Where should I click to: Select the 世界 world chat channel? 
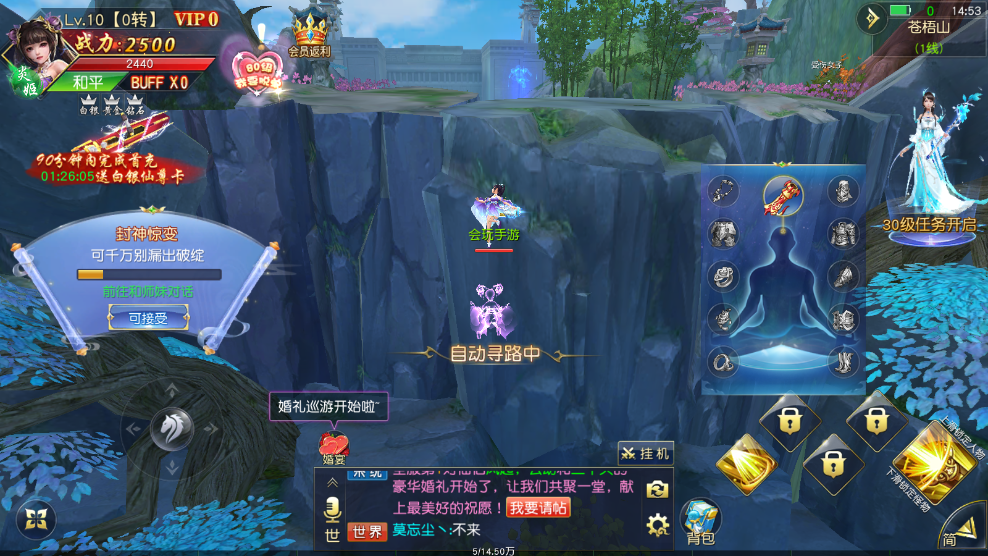click(368, 532)
